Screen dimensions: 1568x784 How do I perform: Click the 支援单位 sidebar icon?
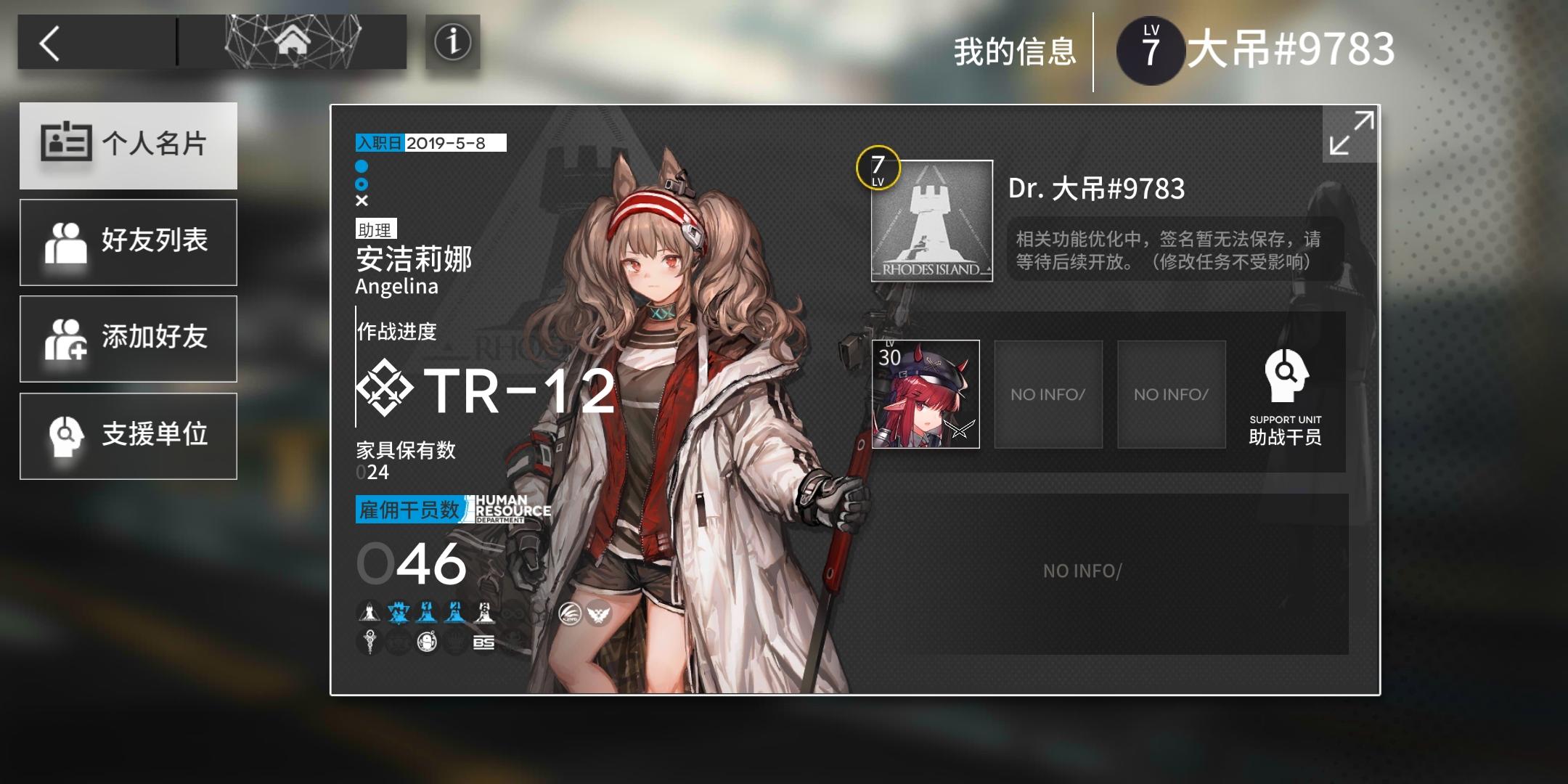click(x=66, y=436)
